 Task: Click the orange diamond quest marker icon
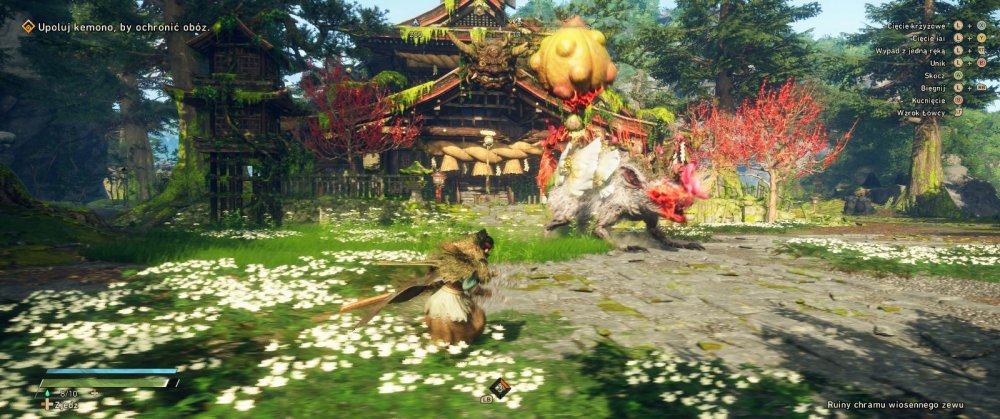coord(28,26)
